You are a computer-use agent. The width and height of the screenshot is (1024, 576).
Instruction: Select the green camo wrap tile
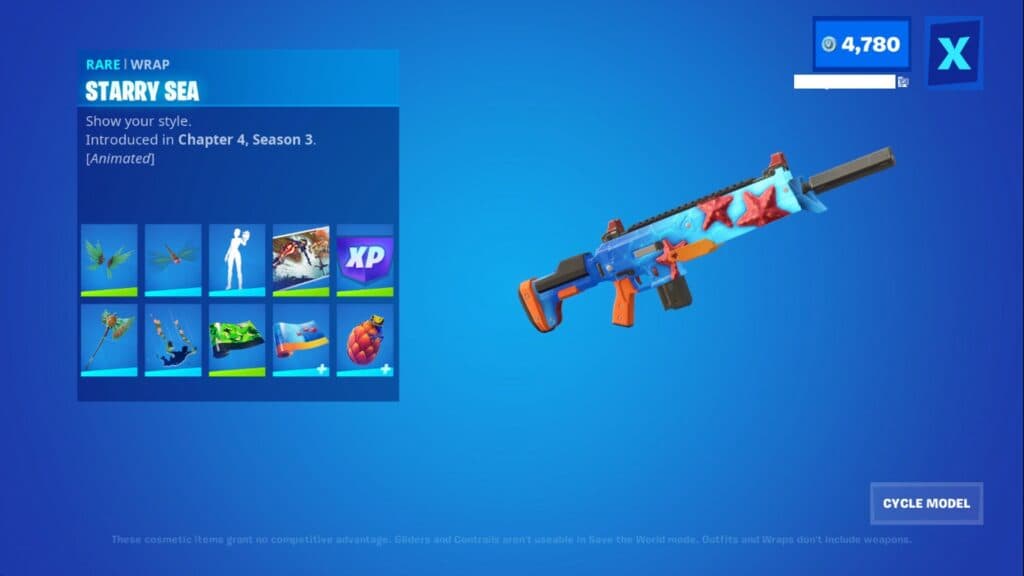[x=237, y=340]
